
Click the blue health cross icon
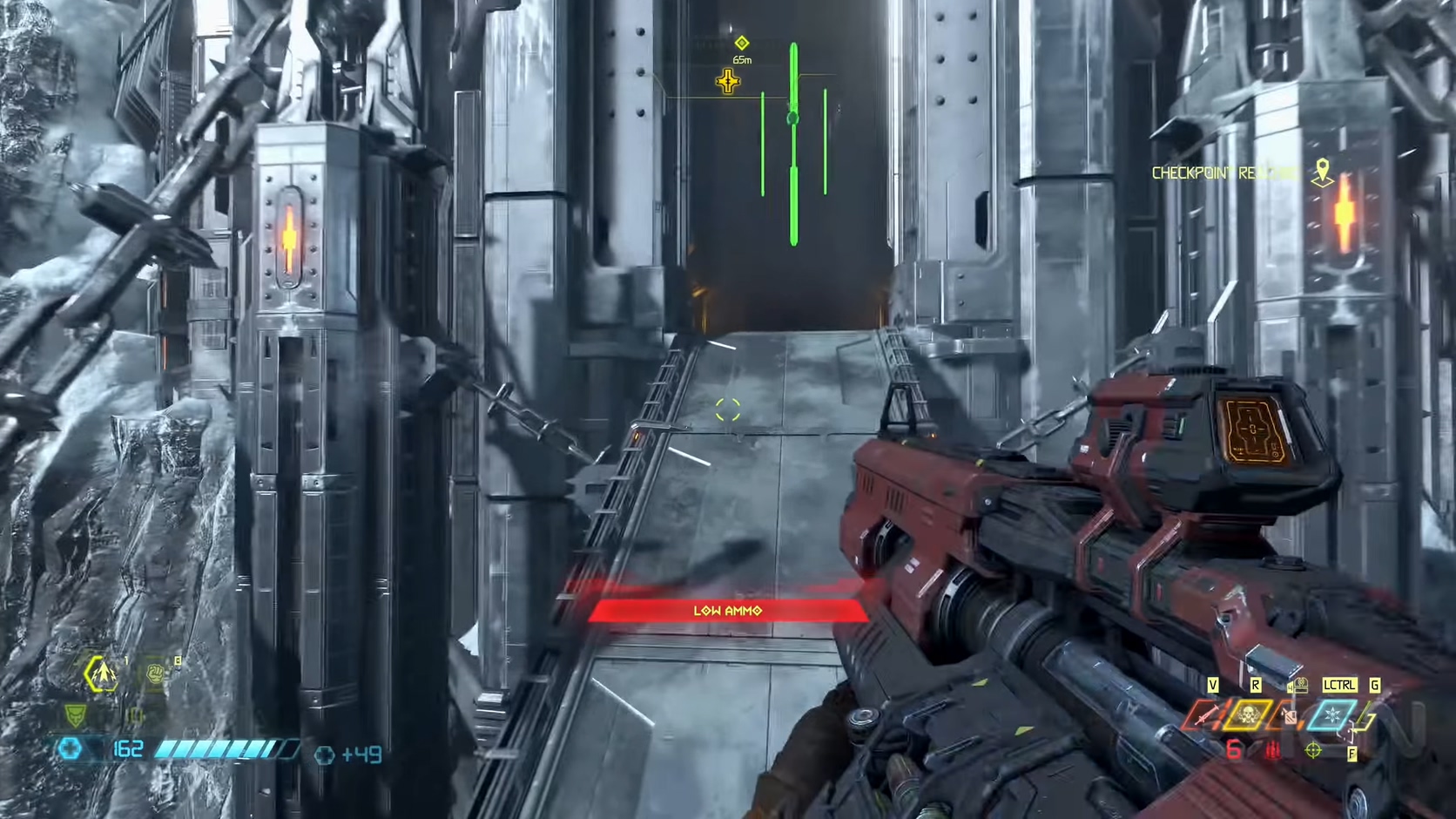click(70, 748)
